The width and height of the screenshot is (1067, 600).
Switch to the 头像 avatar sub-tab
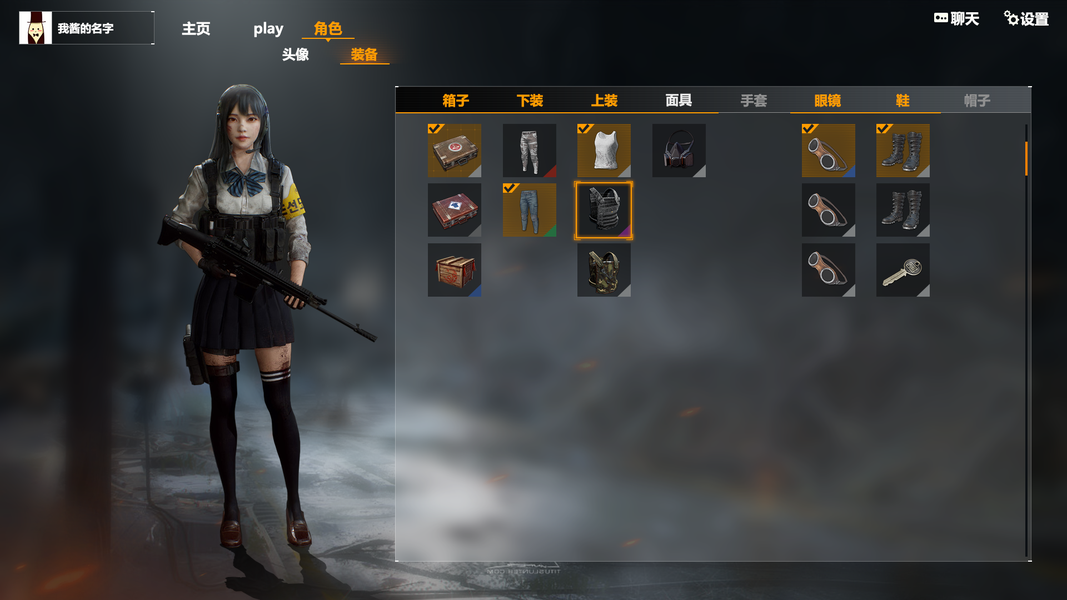(x=295, y=55)
